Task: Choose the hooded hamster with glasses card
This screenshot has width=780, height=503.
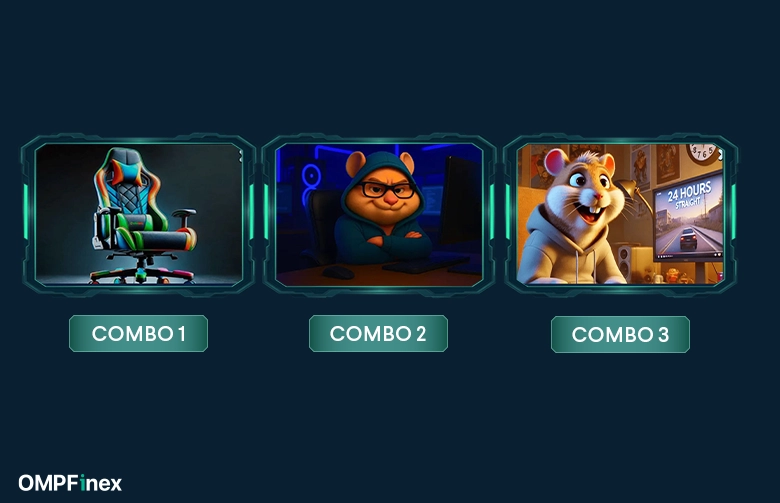Action: click(379, 214)
